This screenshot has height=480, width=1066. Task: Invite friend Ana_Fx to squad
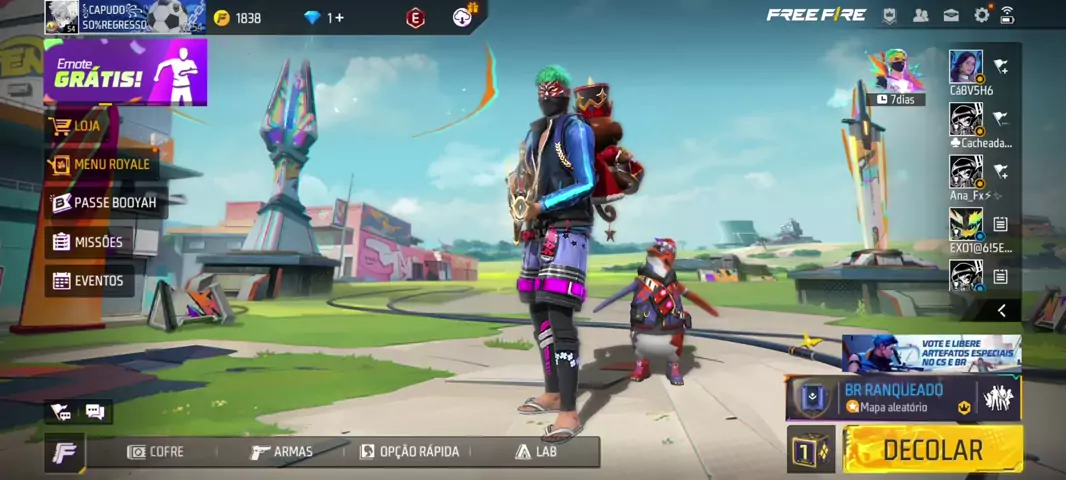pos(1000,172)
